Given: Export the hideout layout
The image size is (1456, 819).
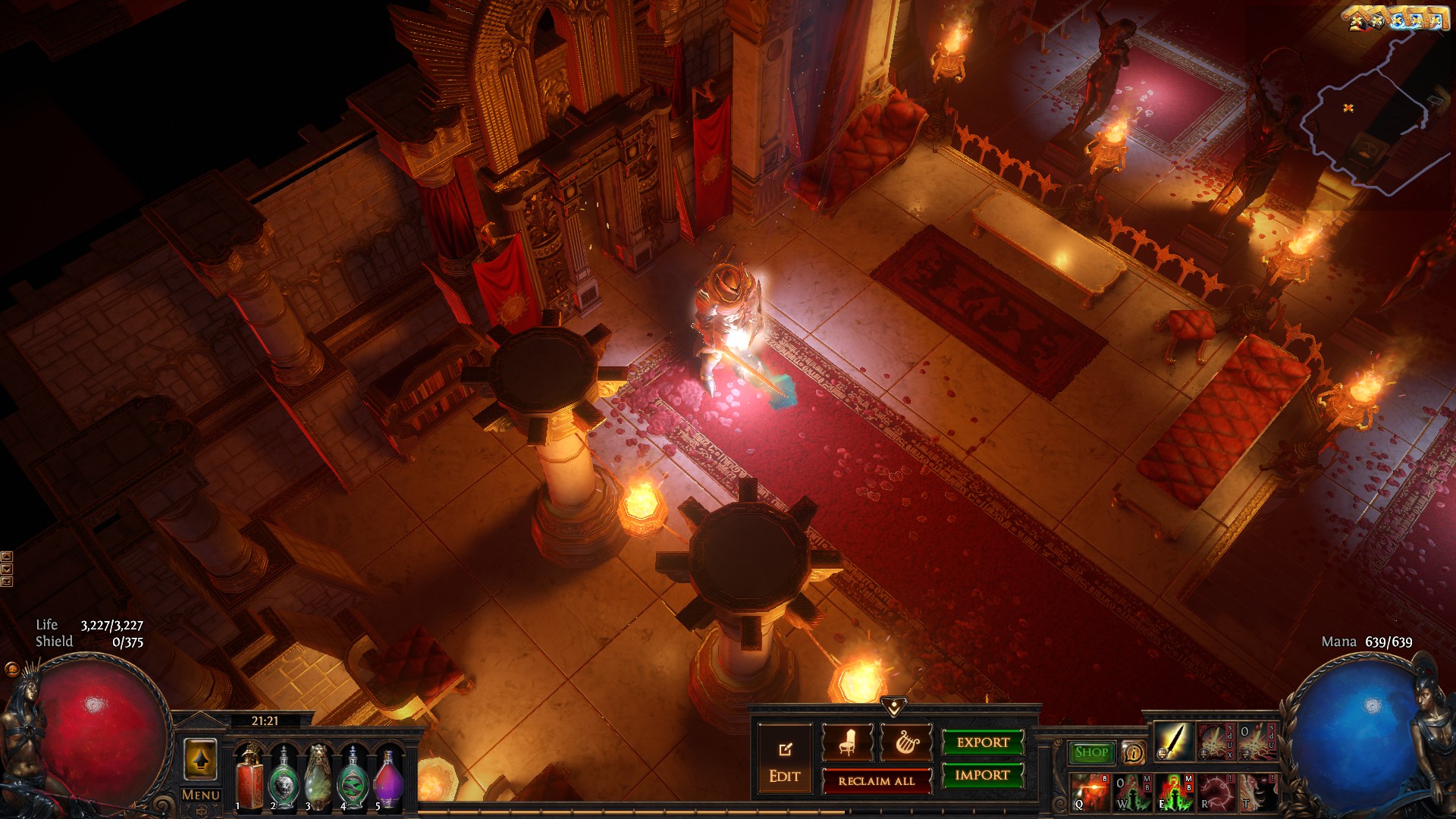Looking at the screenshot, I should click(983, 742).
